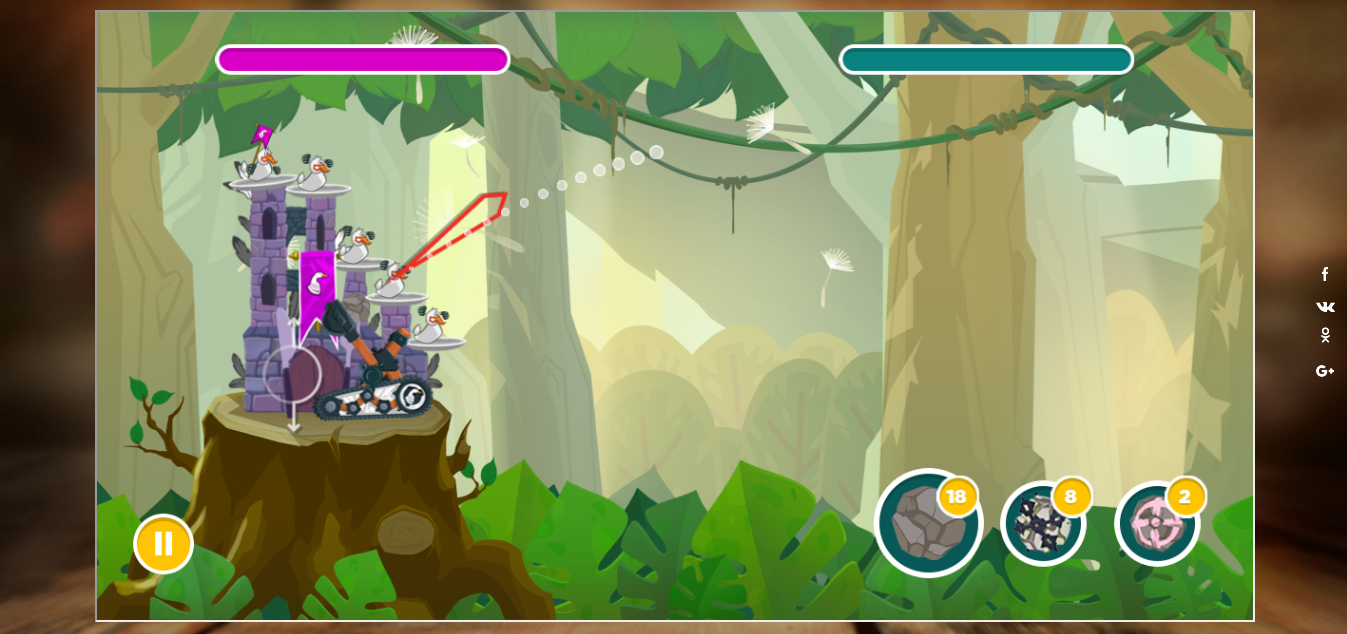Screen dimensions: 1347x634
Task: Pick the pink crosshair ammo with 2 shots
Action: coord(1157,523)
